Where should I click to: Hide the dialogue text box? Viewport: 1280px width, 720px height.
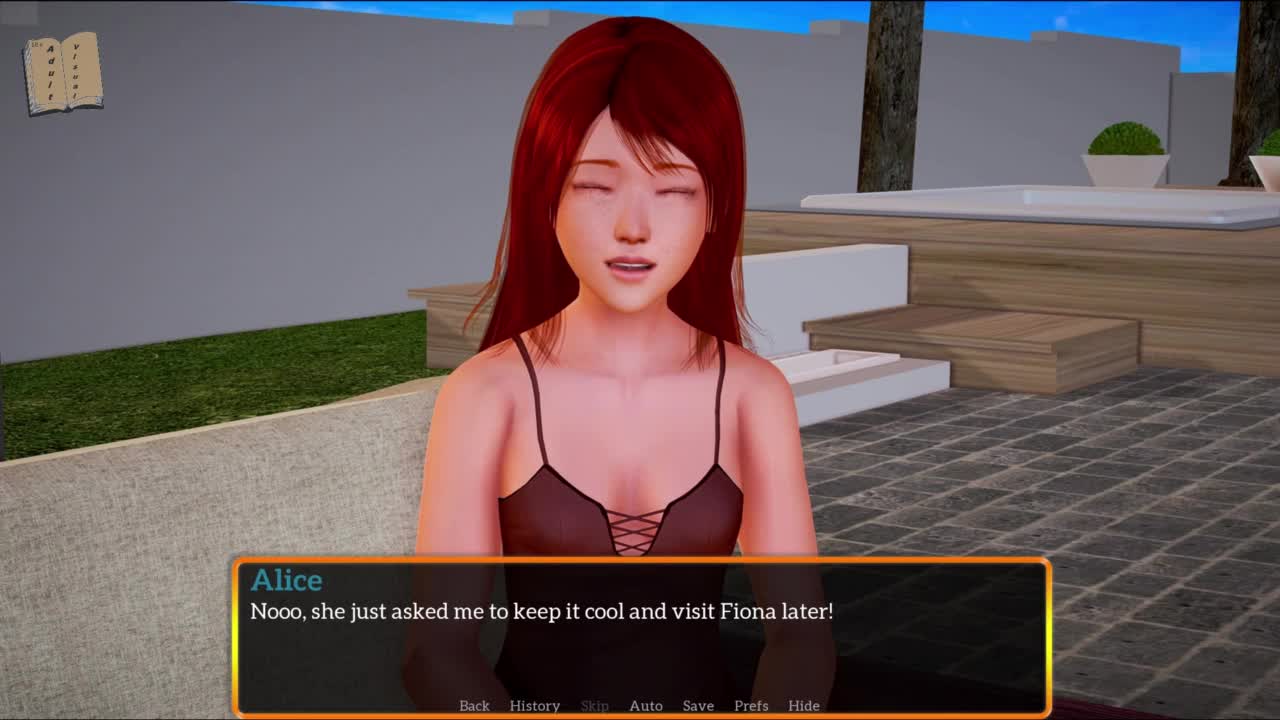(x=803, y=705)
